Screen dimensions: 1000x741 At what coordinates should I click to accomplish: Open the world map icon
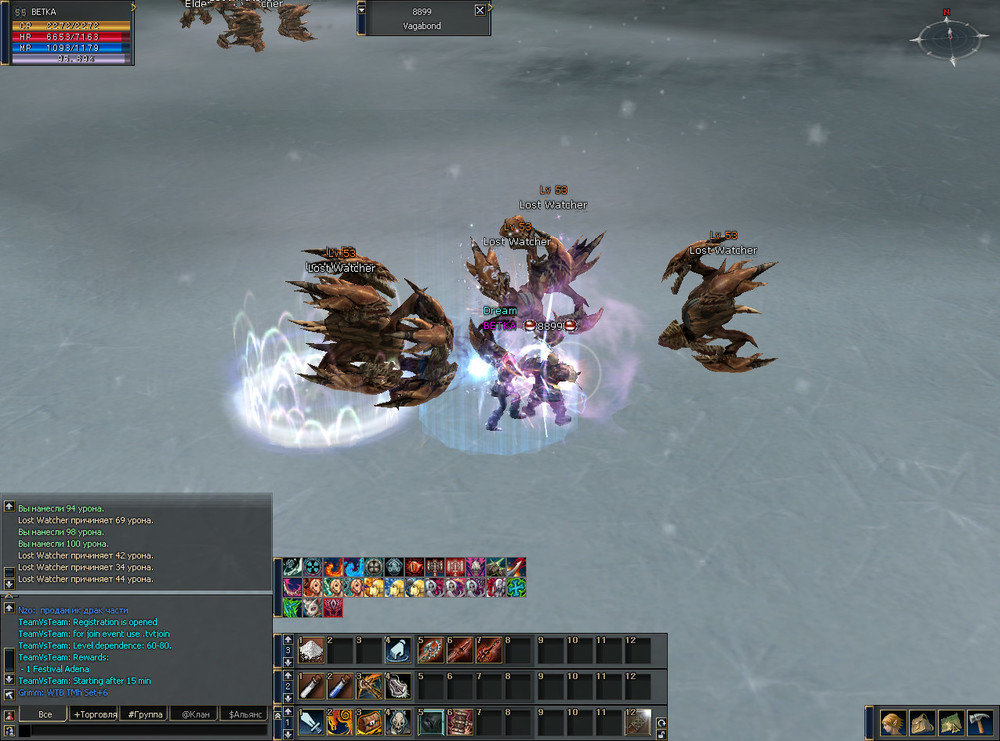pyautogui.click(x=951, y=722)
